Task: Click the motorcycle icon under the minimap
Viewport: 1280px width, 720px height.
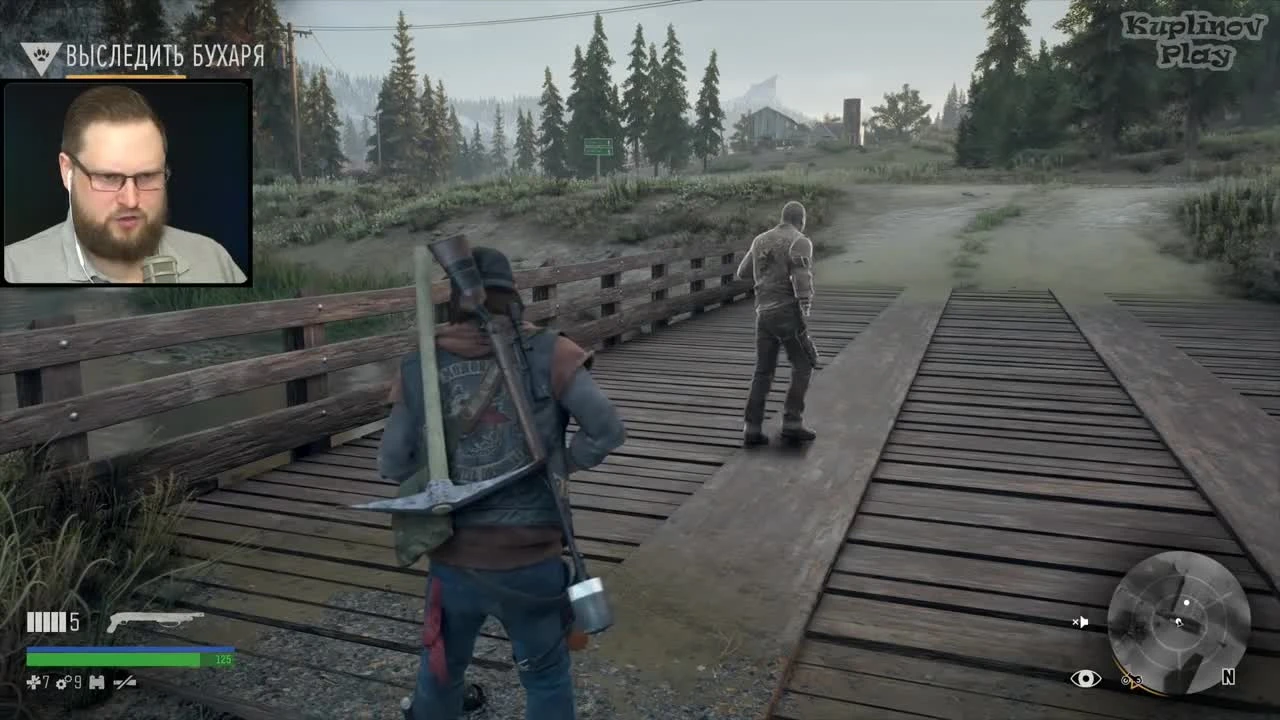Action: (1133, 678)
